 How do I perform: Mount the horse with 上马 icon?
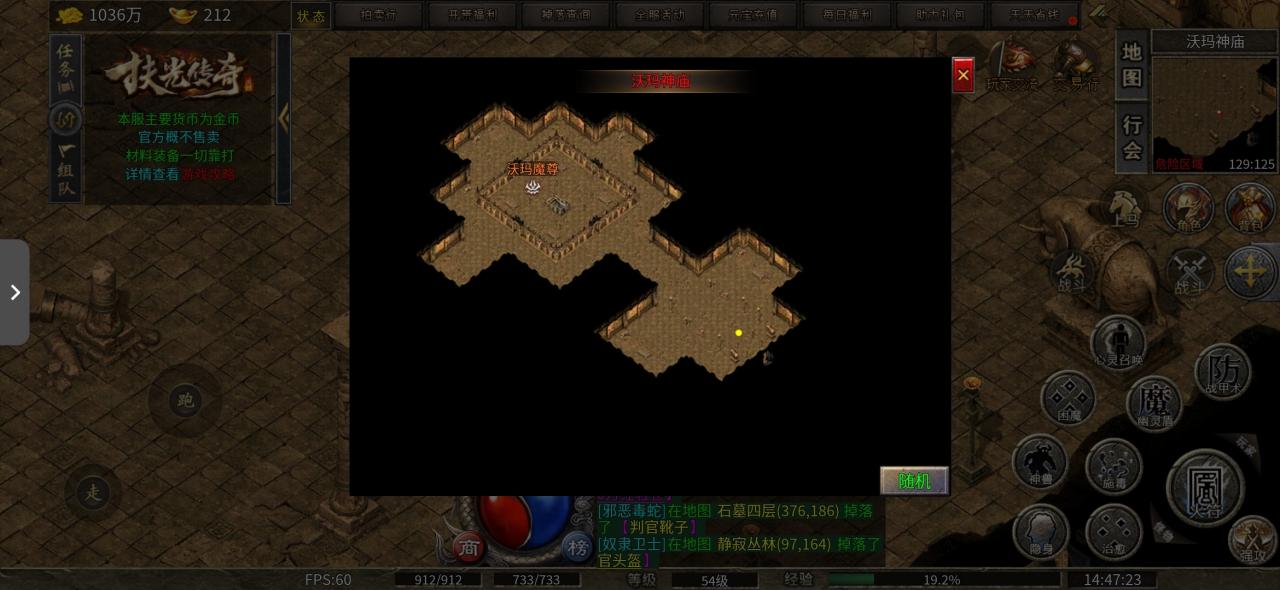pos(1124,208)
